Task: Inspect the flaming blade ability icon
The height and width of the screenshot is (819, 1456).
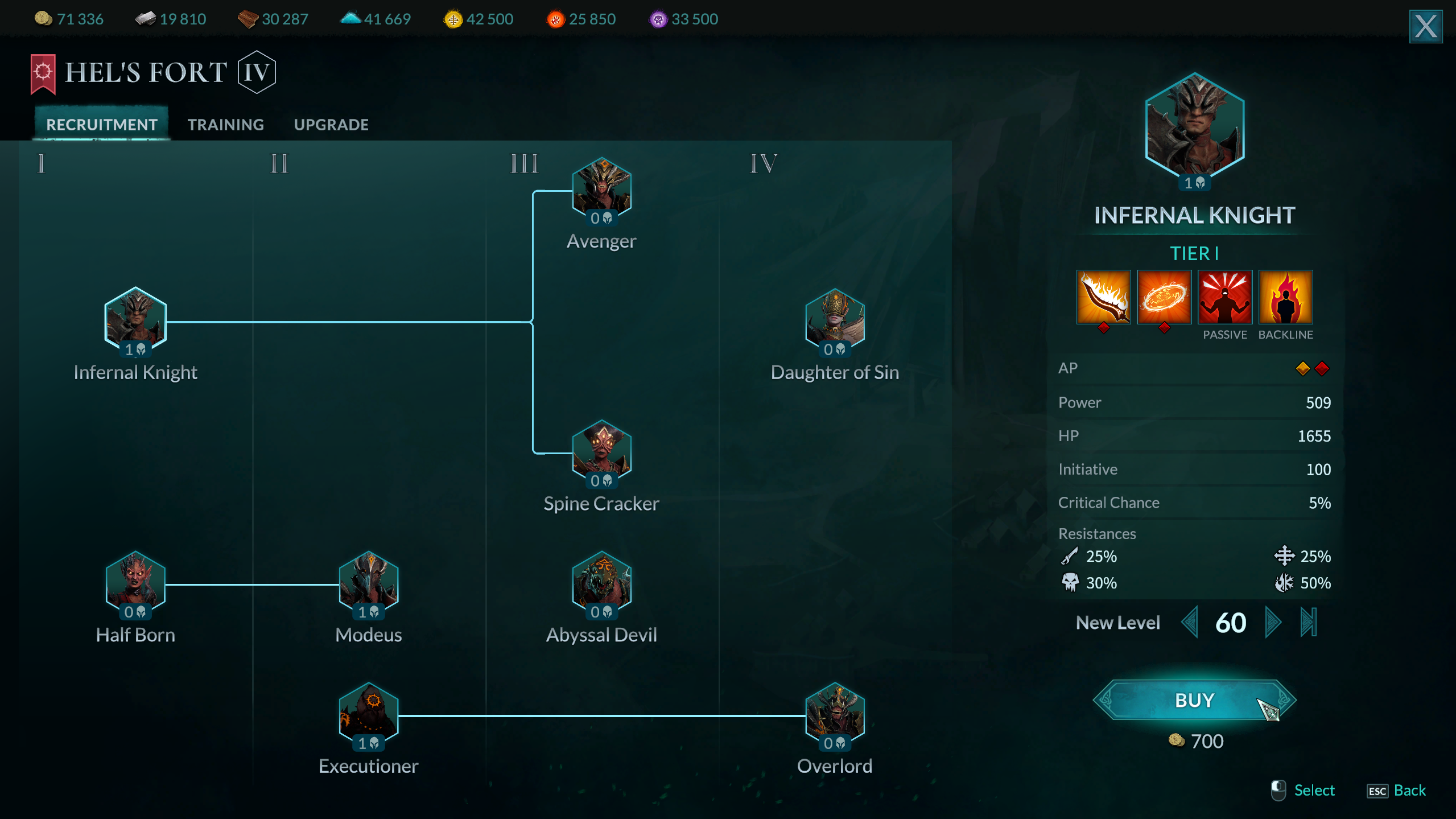Action: (1103, 297)
